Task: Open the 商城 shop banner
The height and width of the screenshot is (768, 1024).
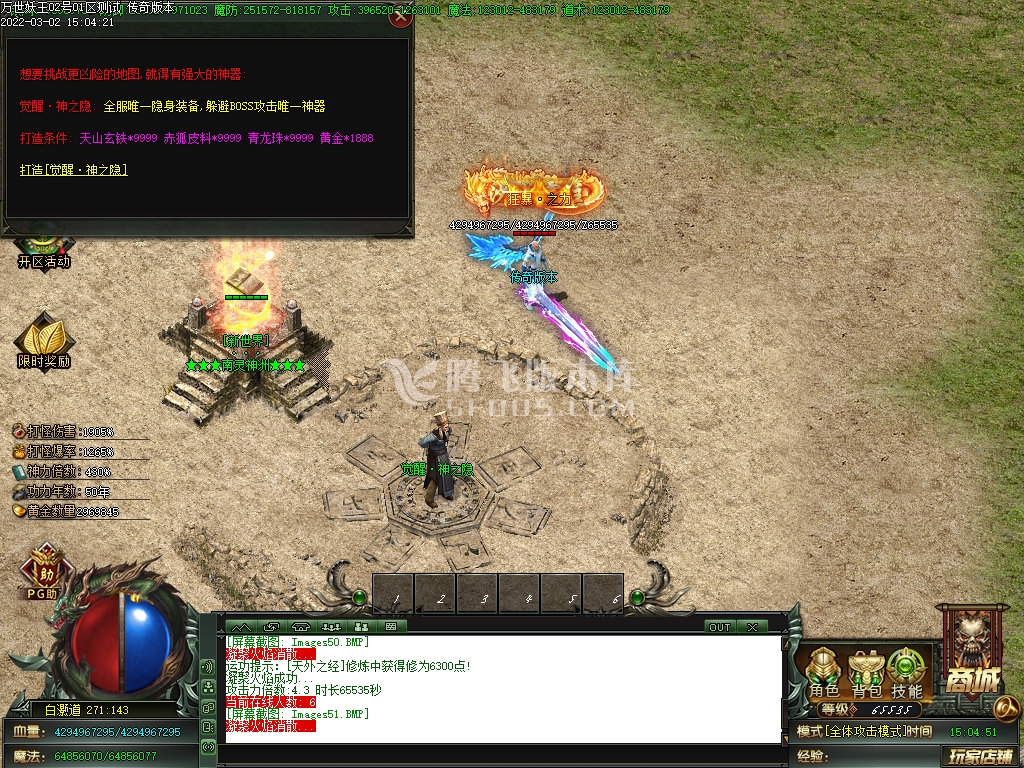Action: click(972, 650)
